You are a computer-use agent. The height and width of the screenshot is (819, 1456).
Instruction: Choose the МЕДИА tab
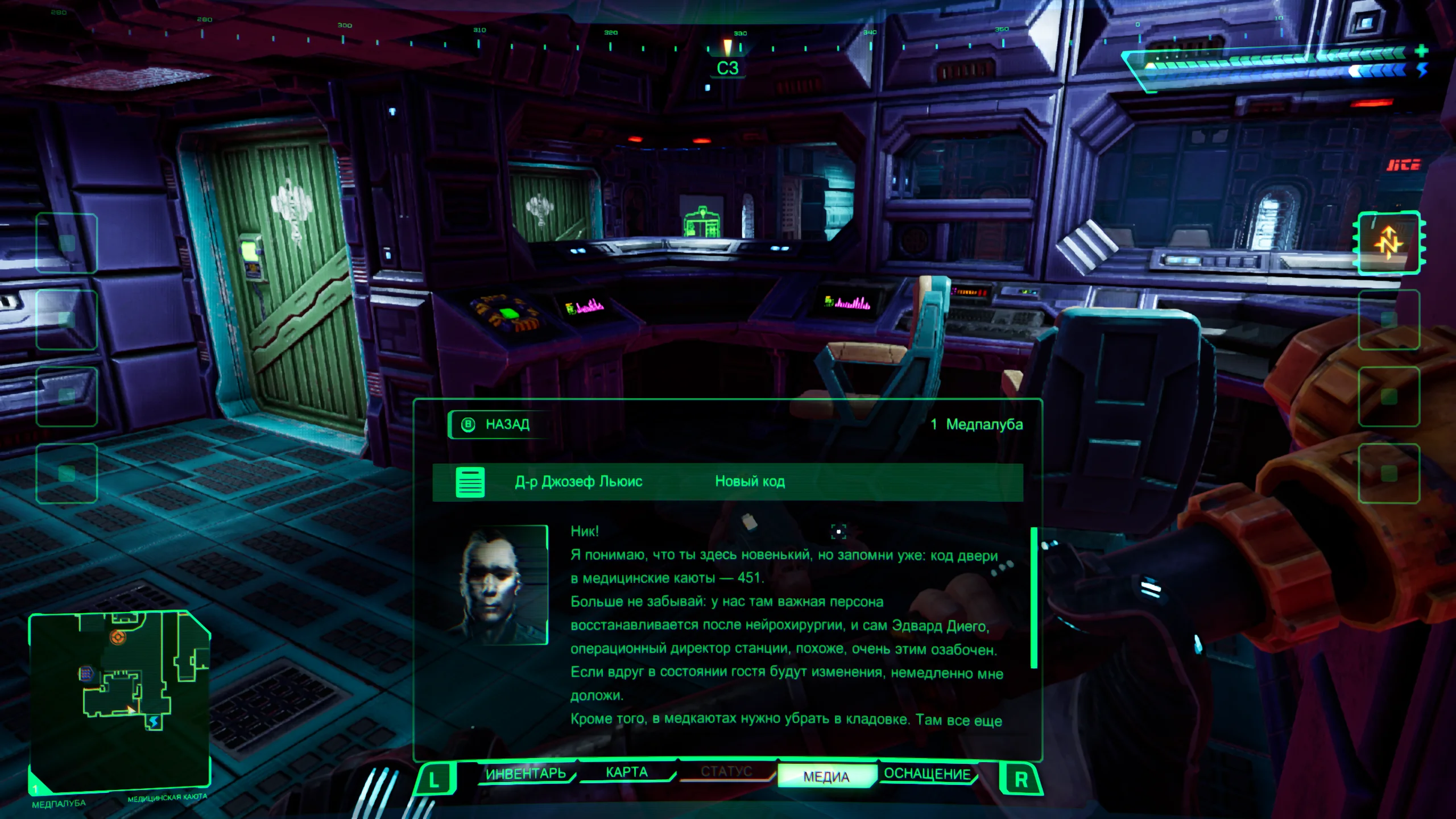point(826,776)
